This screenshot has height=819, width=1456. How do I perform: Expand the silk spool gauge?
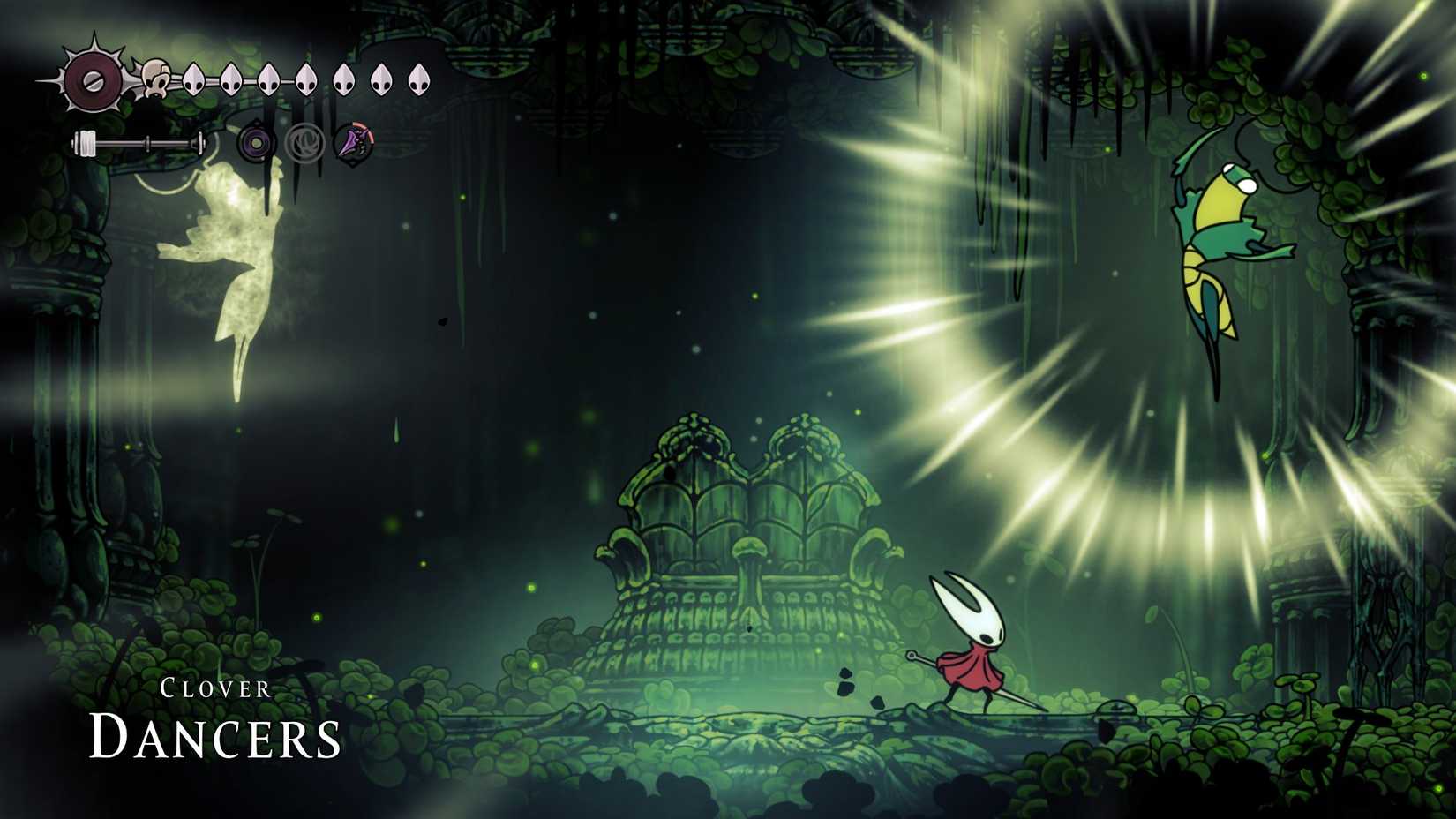point(141,140)
